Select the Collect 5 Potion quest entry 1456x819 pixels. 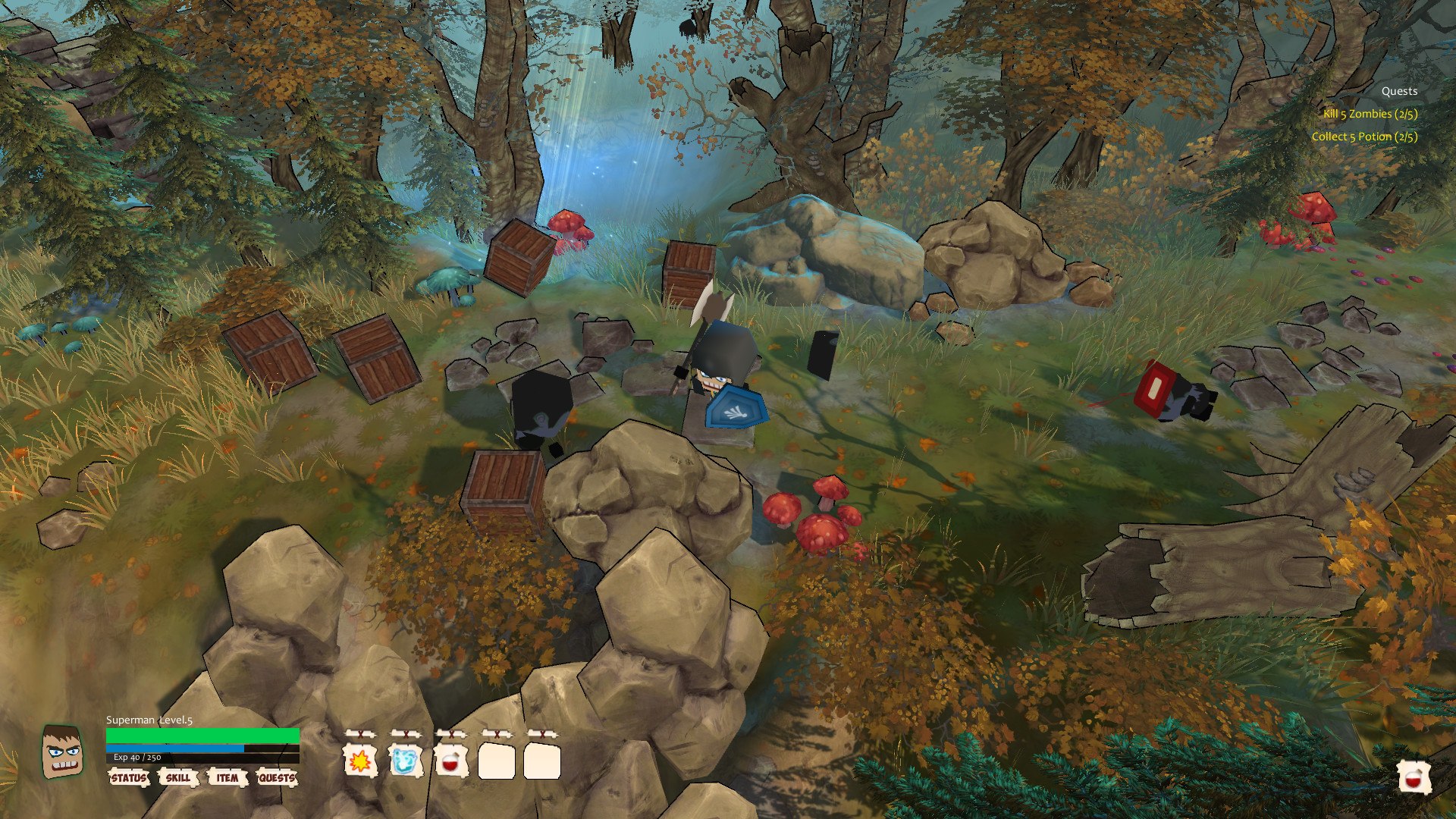click(x=1364, y=136)
